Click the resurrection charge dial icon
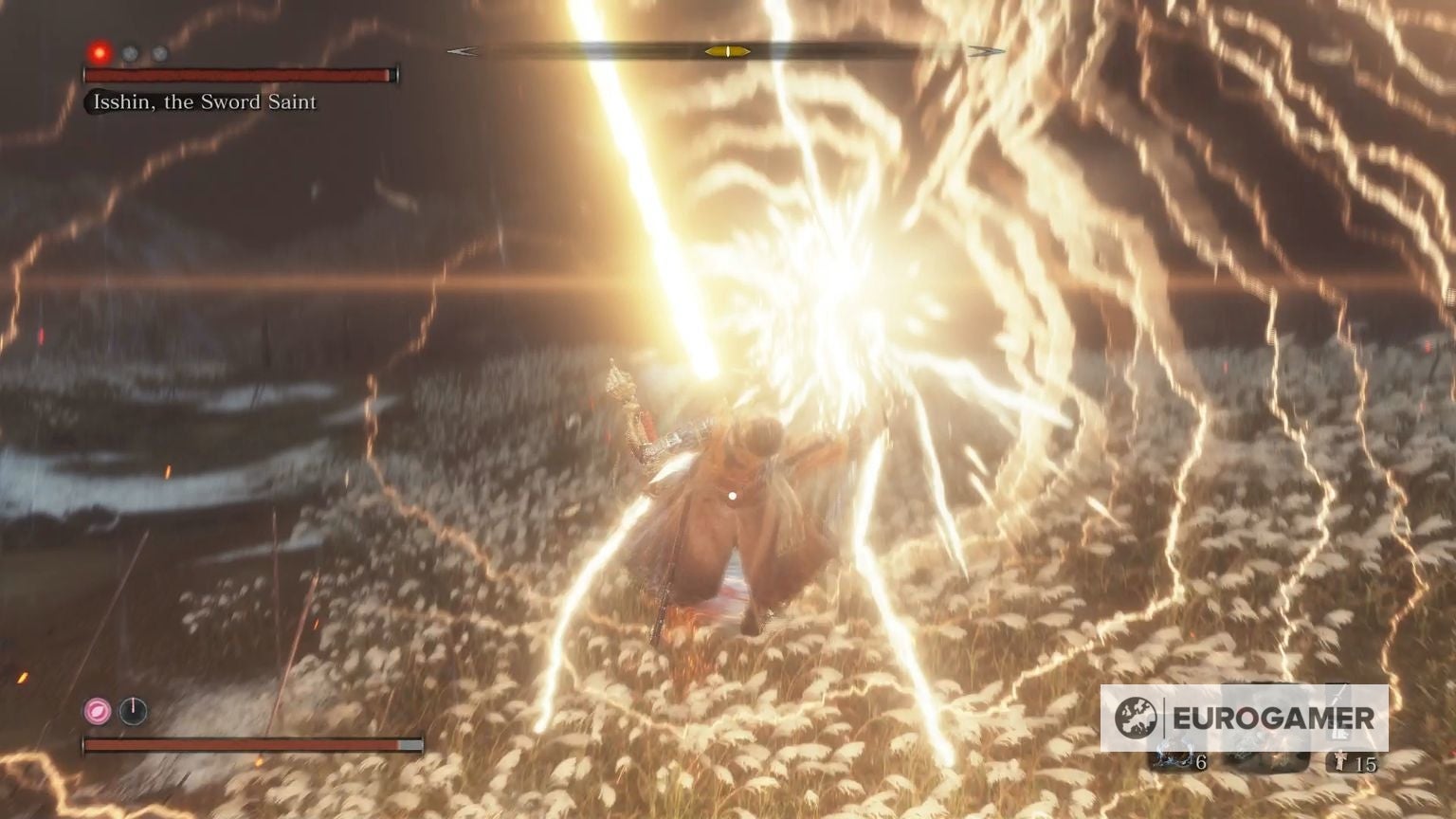The width and height of the screenshot is (1456, 819). (133, 710)
